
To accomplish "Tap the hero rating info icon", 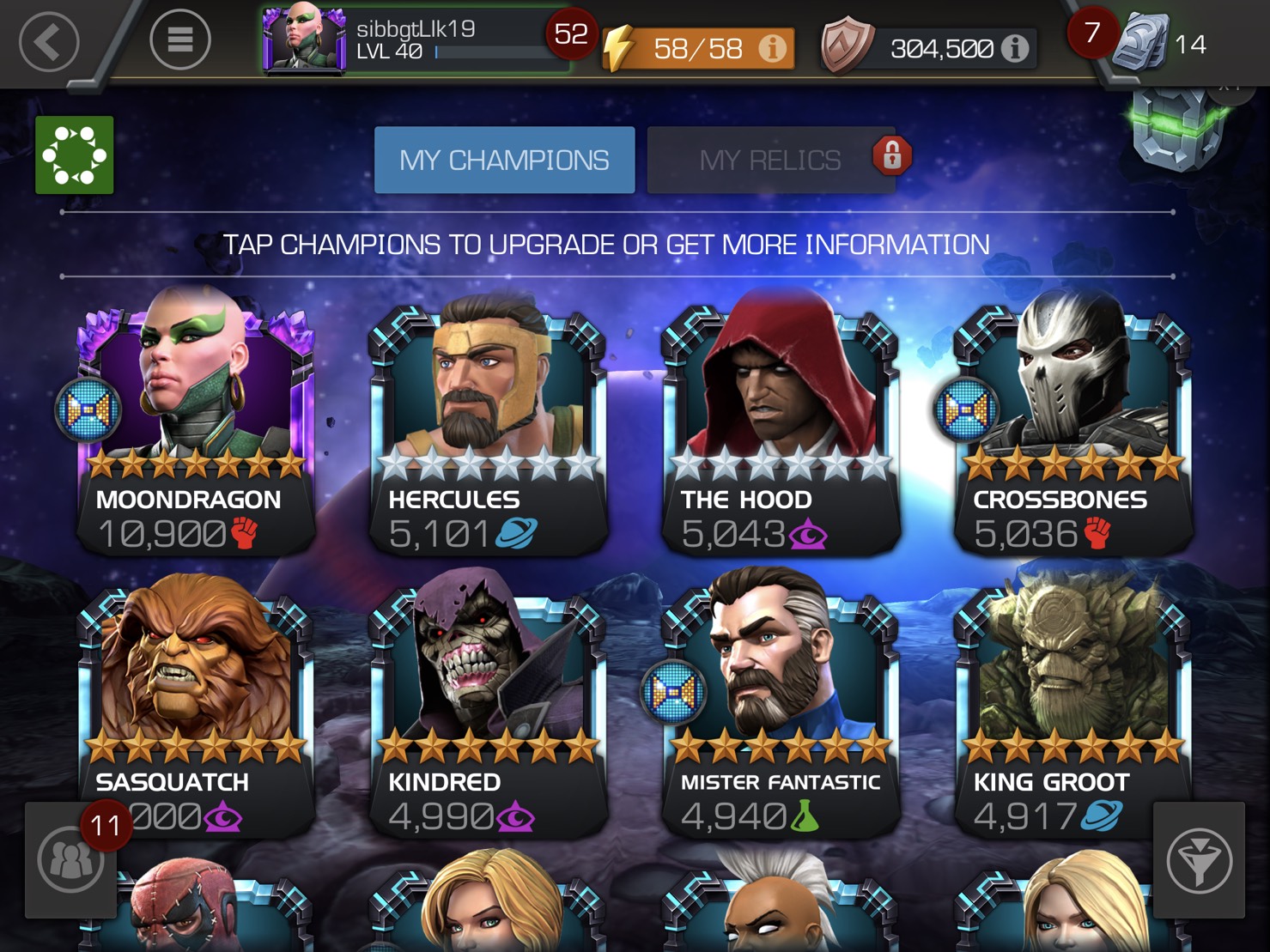I will point(1016,49).
